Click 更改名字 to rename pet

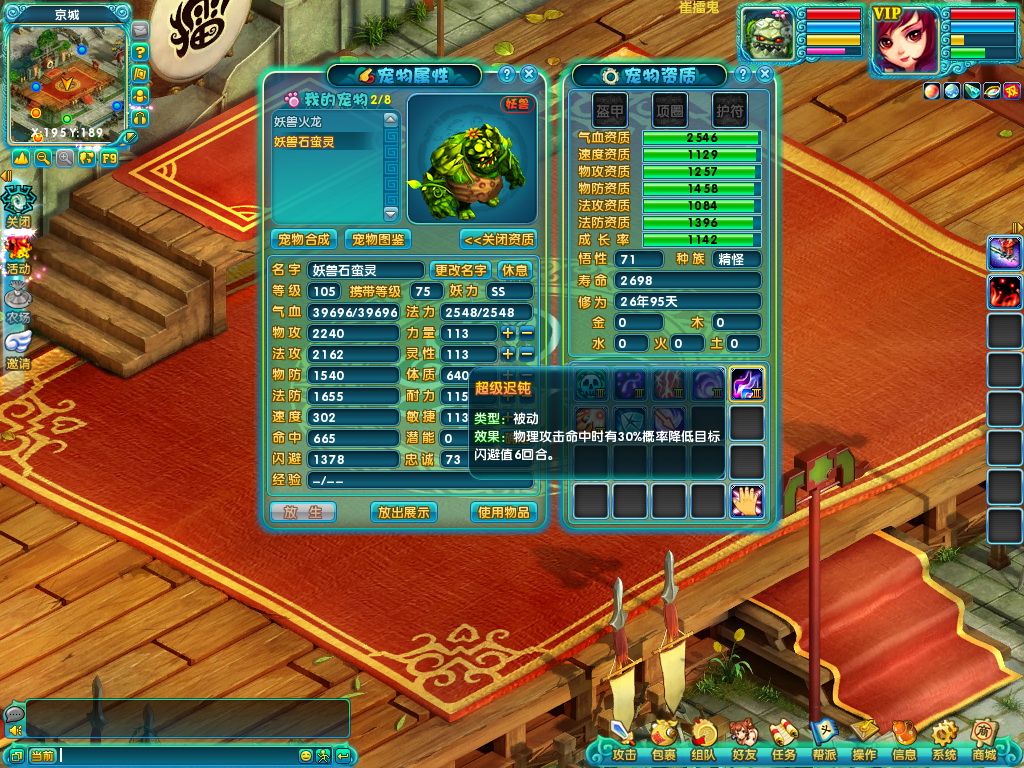(x=460, y=270)
